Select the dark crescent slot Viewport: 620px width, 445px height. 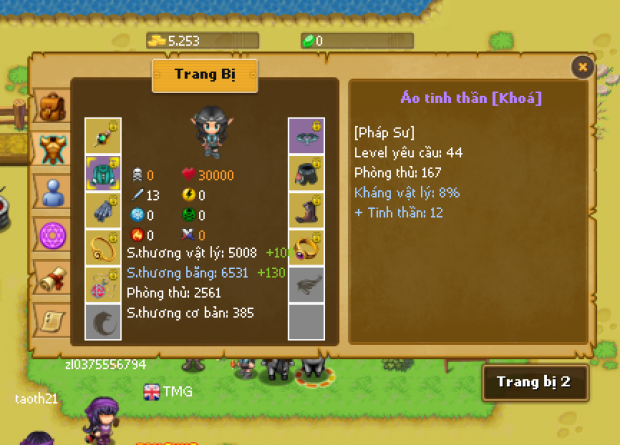[x=103, y=322]
